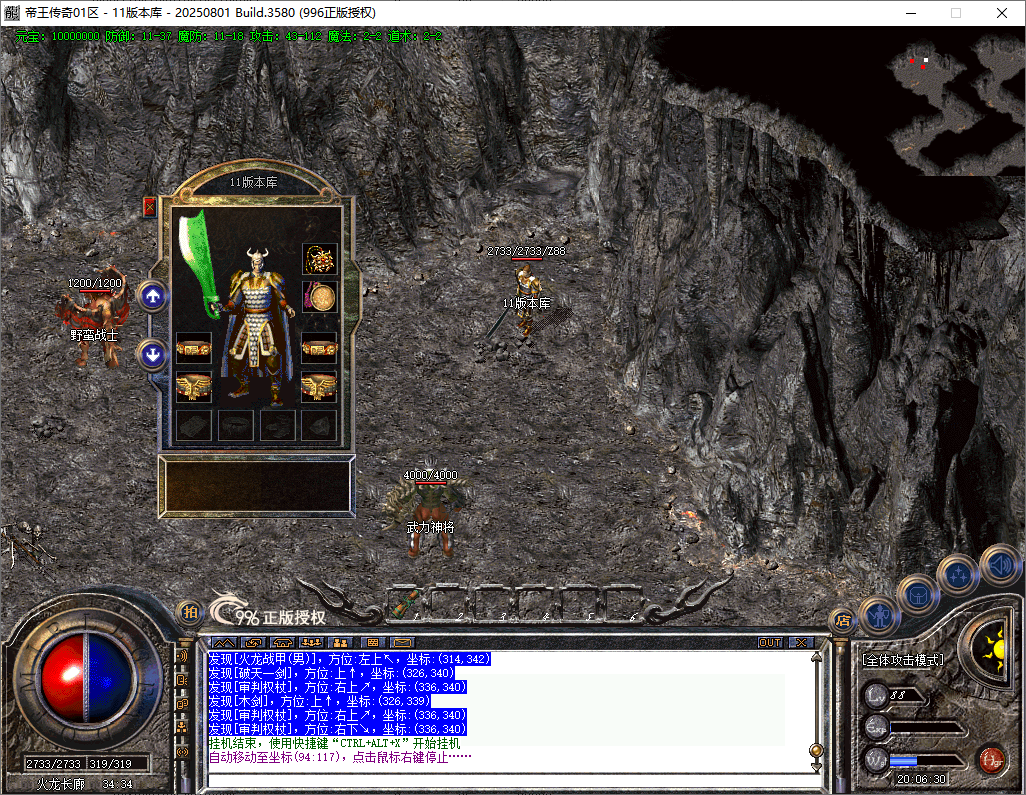The image size is (1026, 795).
Task: Use the item in hotbar slot 1
Action: tap(405, 603)
